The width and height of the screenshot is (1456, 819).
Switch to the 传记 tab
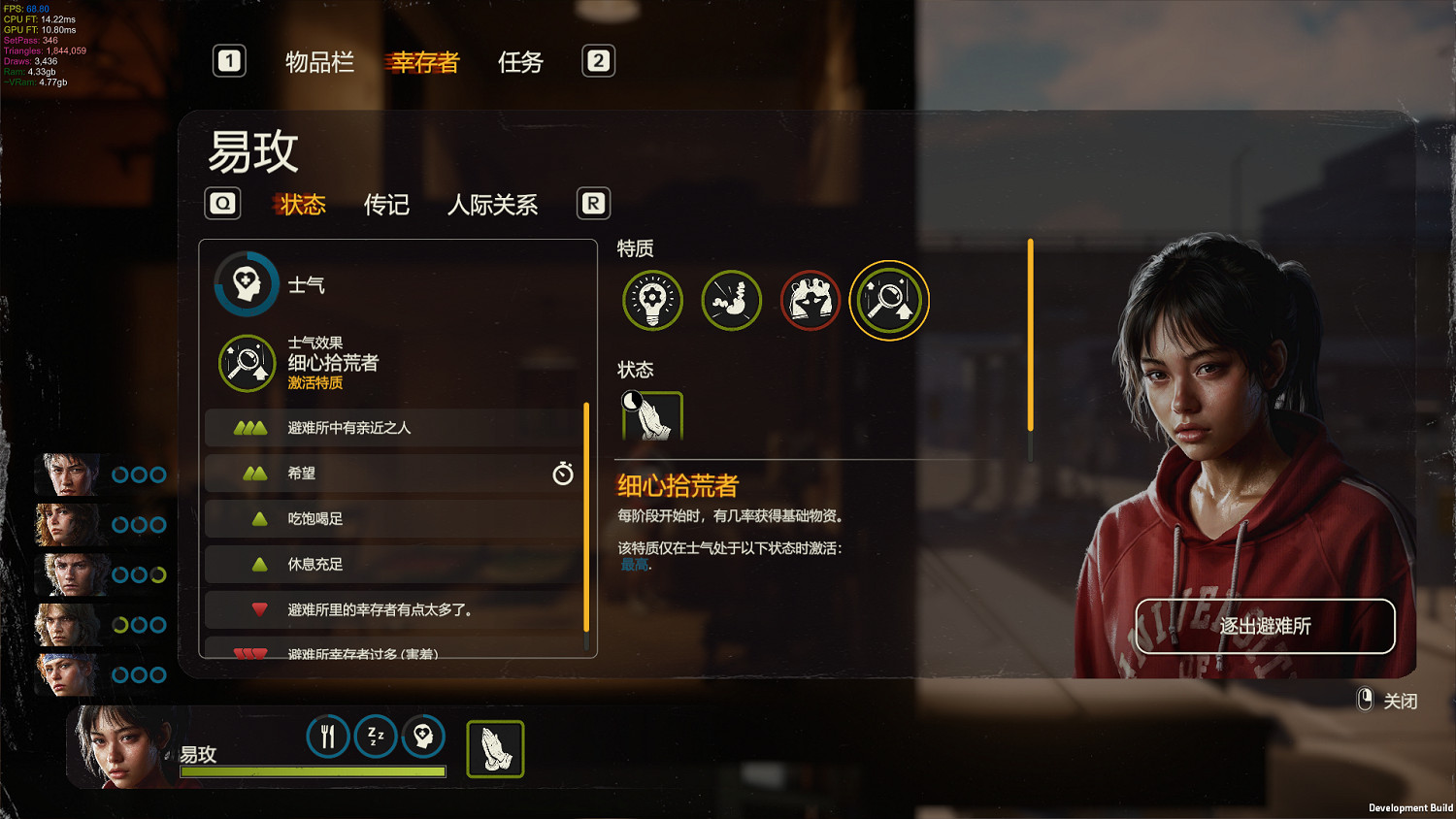point(385,205)
